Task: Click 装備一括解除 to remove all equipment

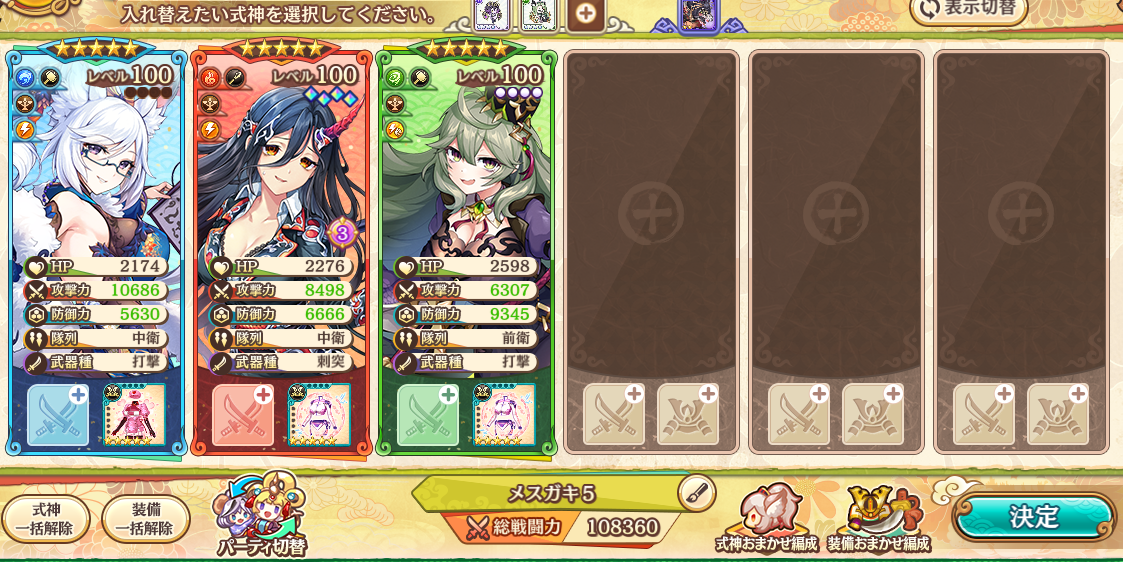Action: (146, 519)
